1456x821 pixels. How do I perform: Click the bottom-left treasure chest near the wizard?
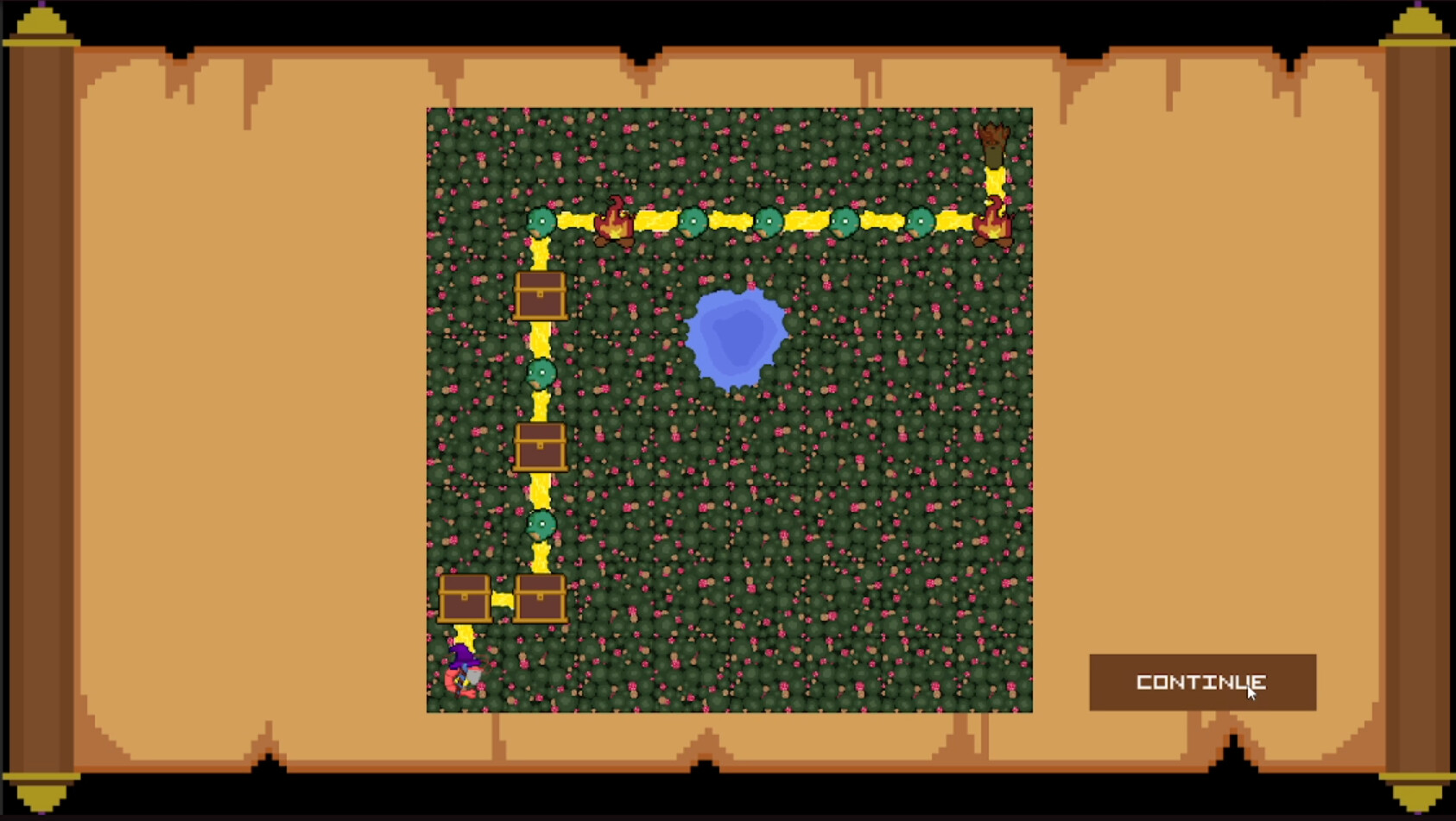[465, 598]
